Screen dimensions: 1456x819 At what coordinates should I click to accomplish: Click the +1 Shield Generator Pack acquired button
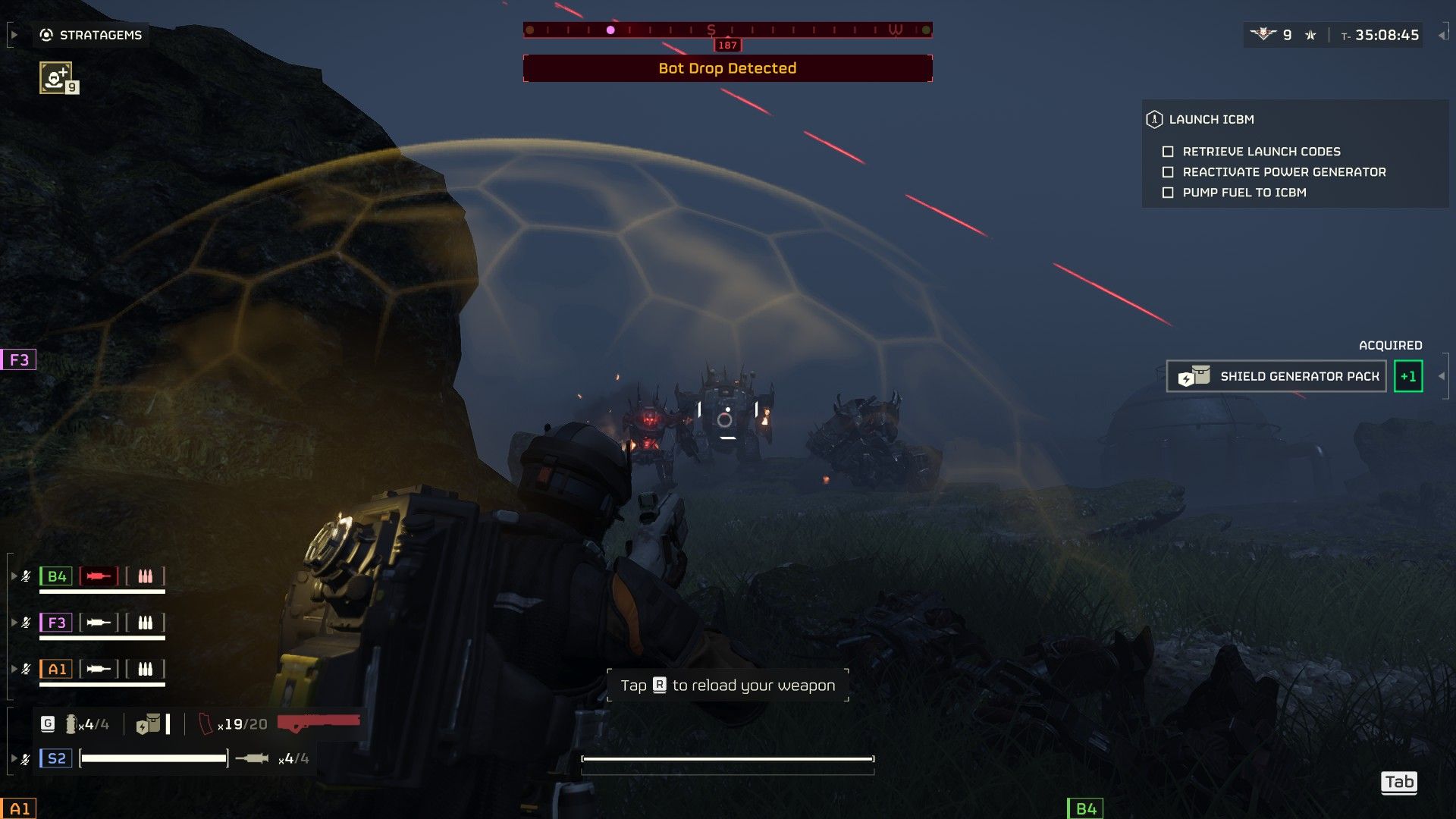click(1409, 375)
